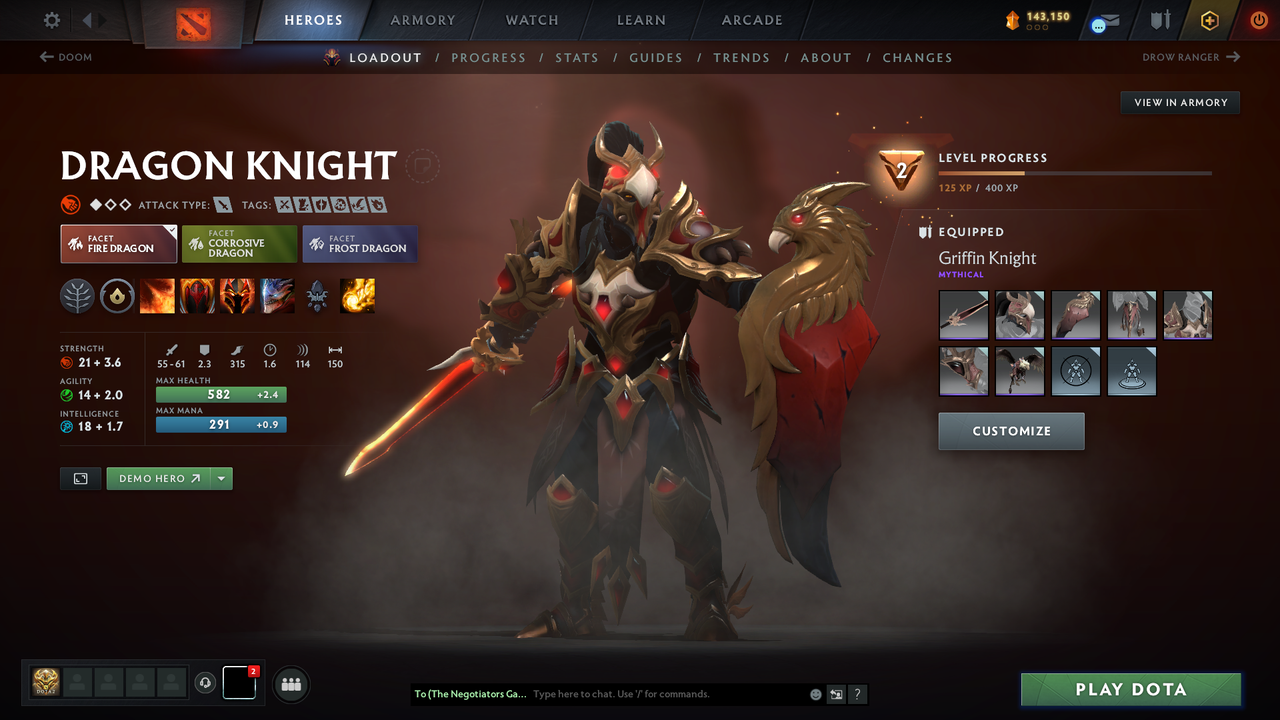Open voice chat headset icon near party slots

coord(206,683)
